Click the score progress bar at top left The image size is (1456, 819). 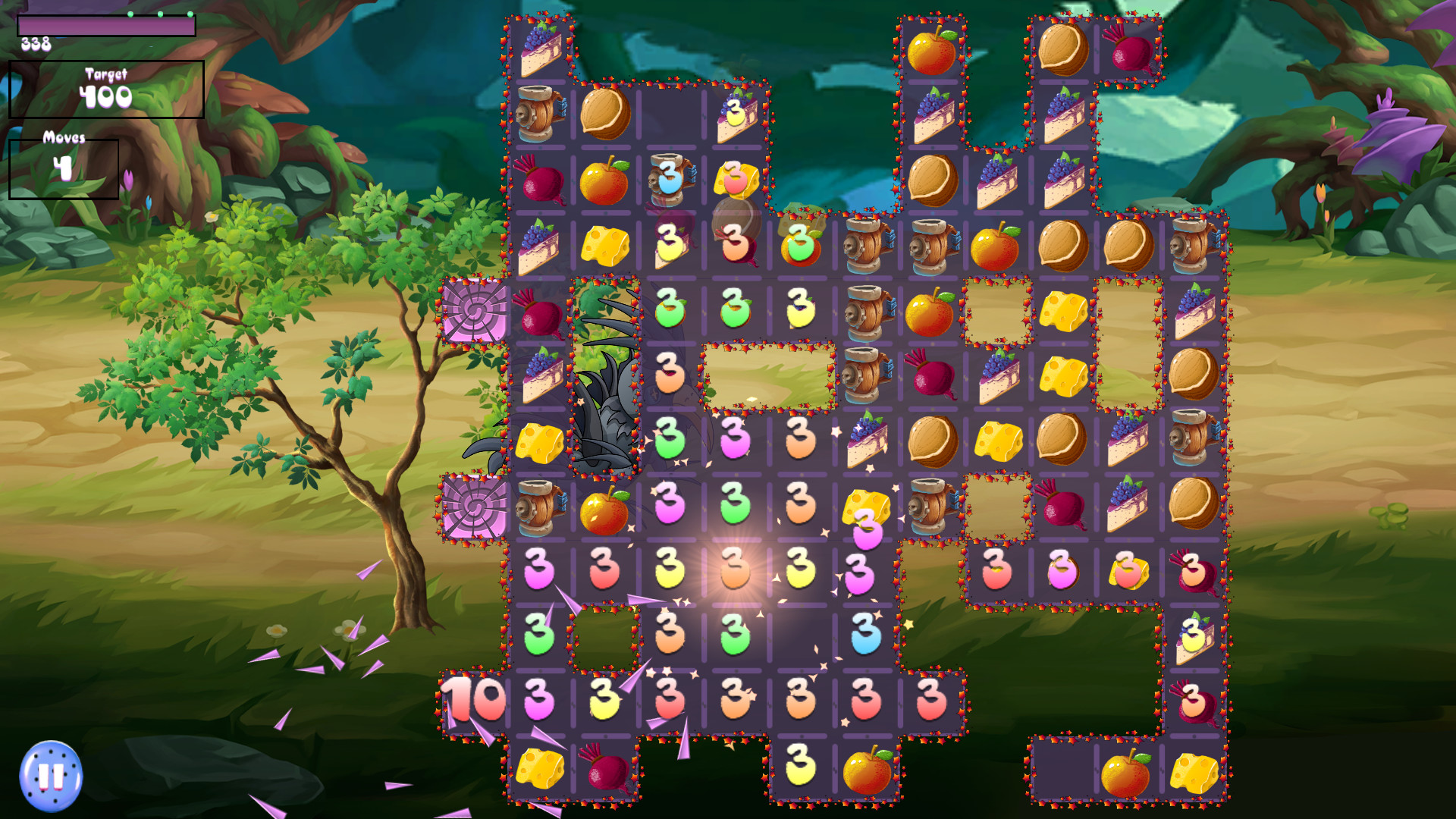pos(105,25)
